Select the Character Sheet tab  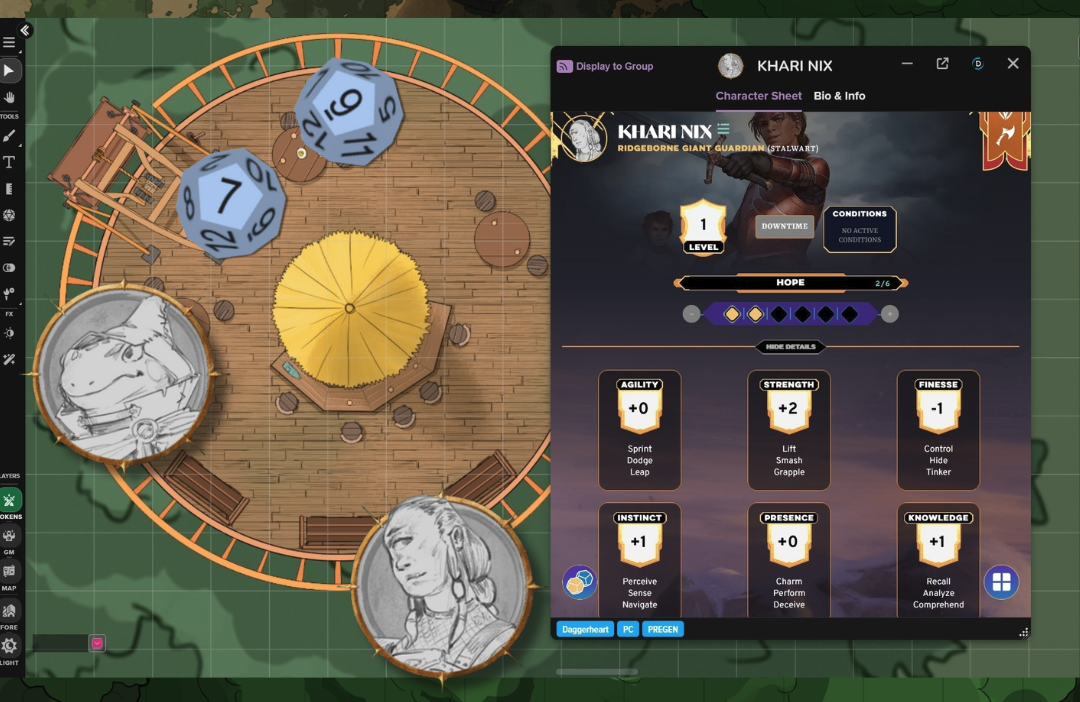(x=758, y=96)
